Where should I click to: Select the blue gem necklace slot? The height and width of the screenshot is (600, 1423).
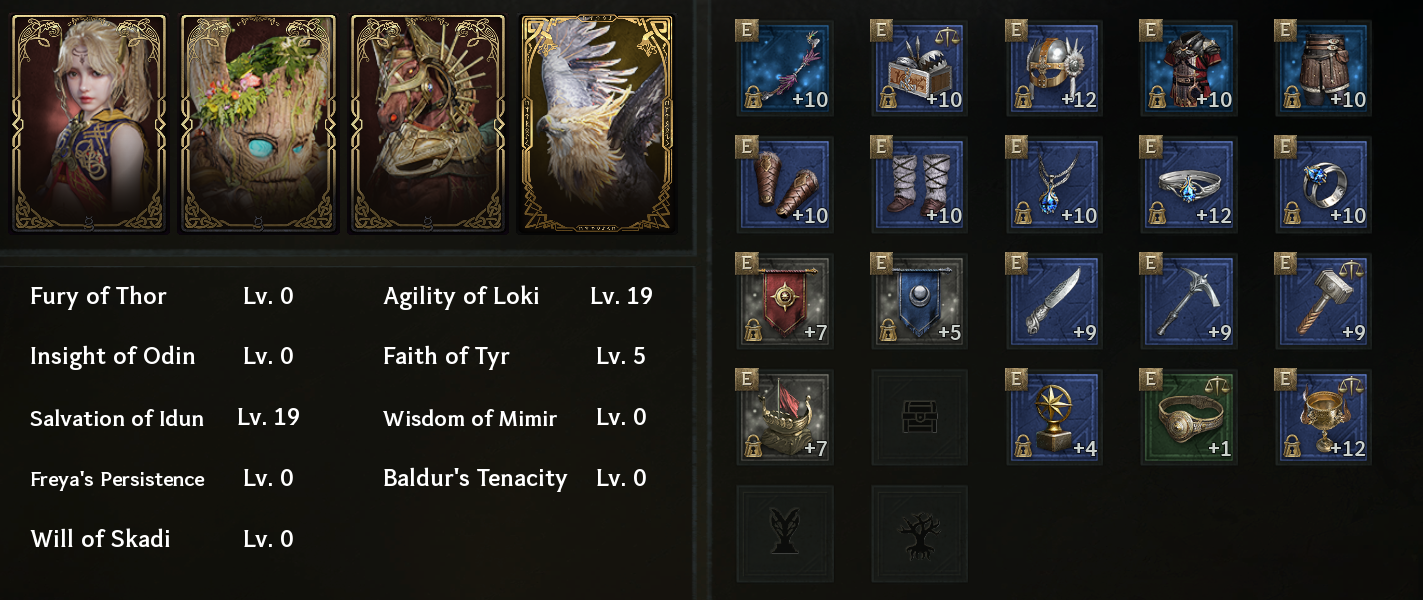(1053, 185)
